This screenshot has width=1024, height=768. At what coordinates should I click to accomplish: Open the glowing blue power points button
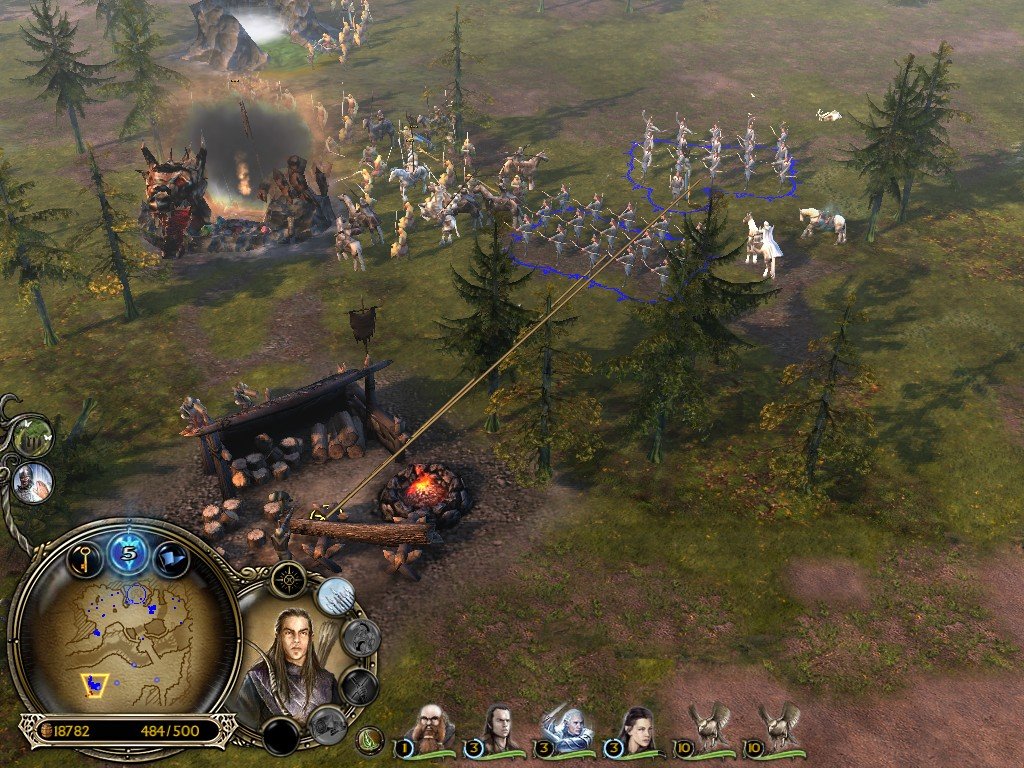pyautogui.click(x=128, y=553)
